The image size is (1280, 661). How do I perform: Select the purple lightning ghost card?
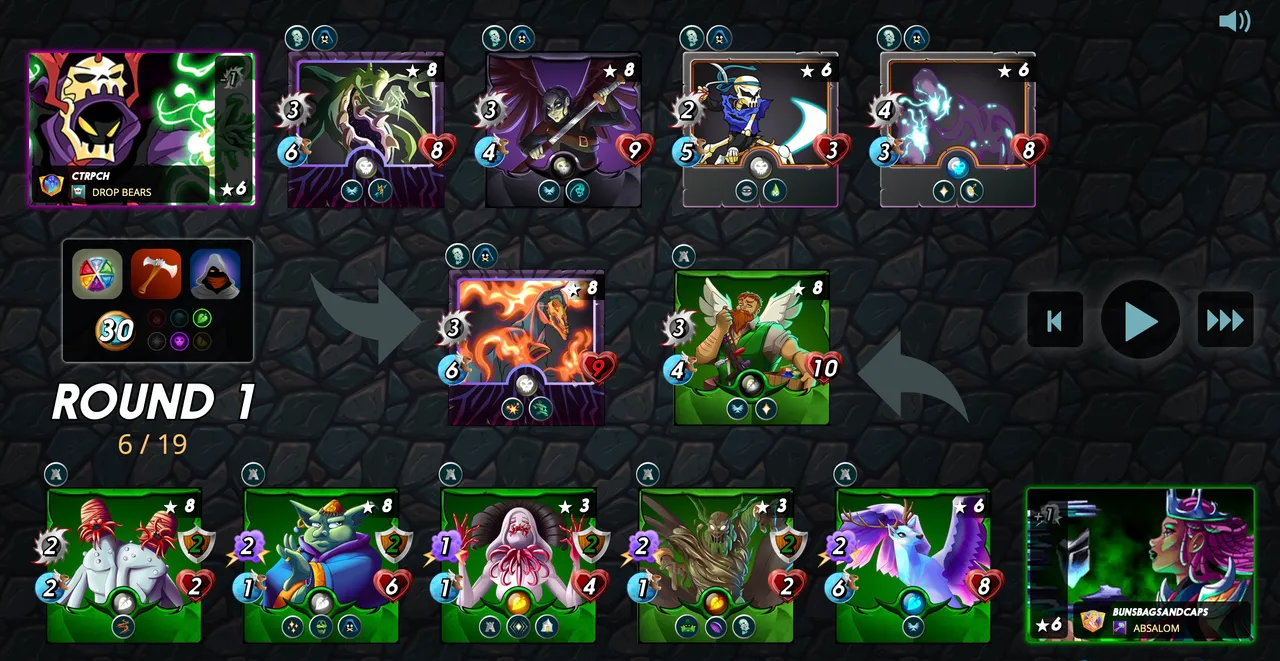[x=957, y=130]
